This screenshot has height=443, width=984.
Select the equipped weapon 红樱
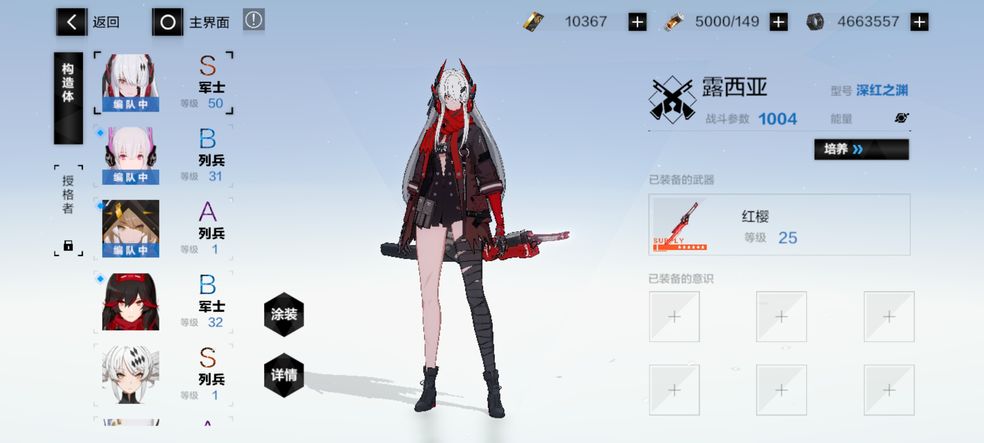[780, 225]
